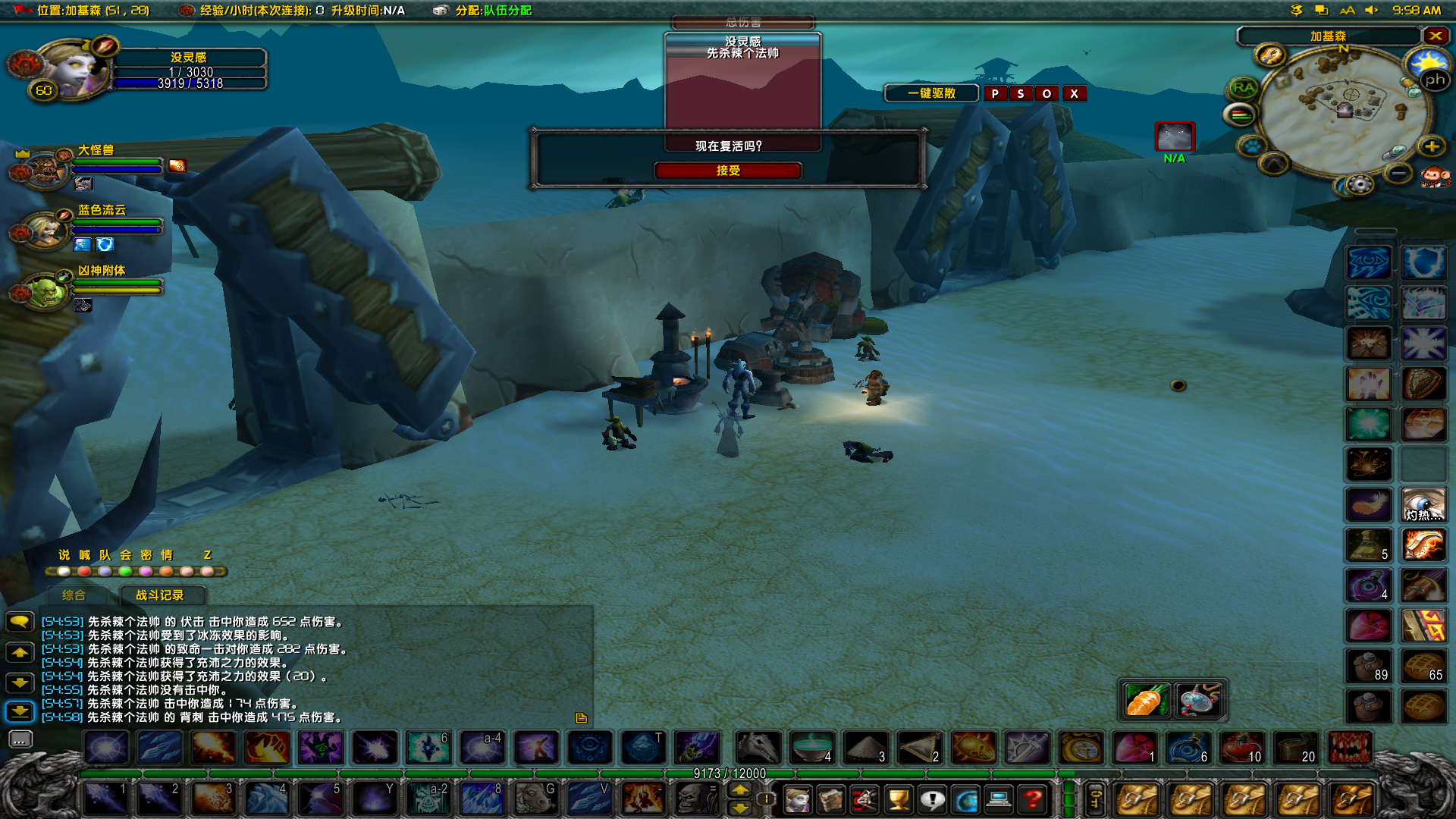Open the chat menu speech bubble button
Viewport: 1456px width, 819px height.
click(x=20, y=622)
